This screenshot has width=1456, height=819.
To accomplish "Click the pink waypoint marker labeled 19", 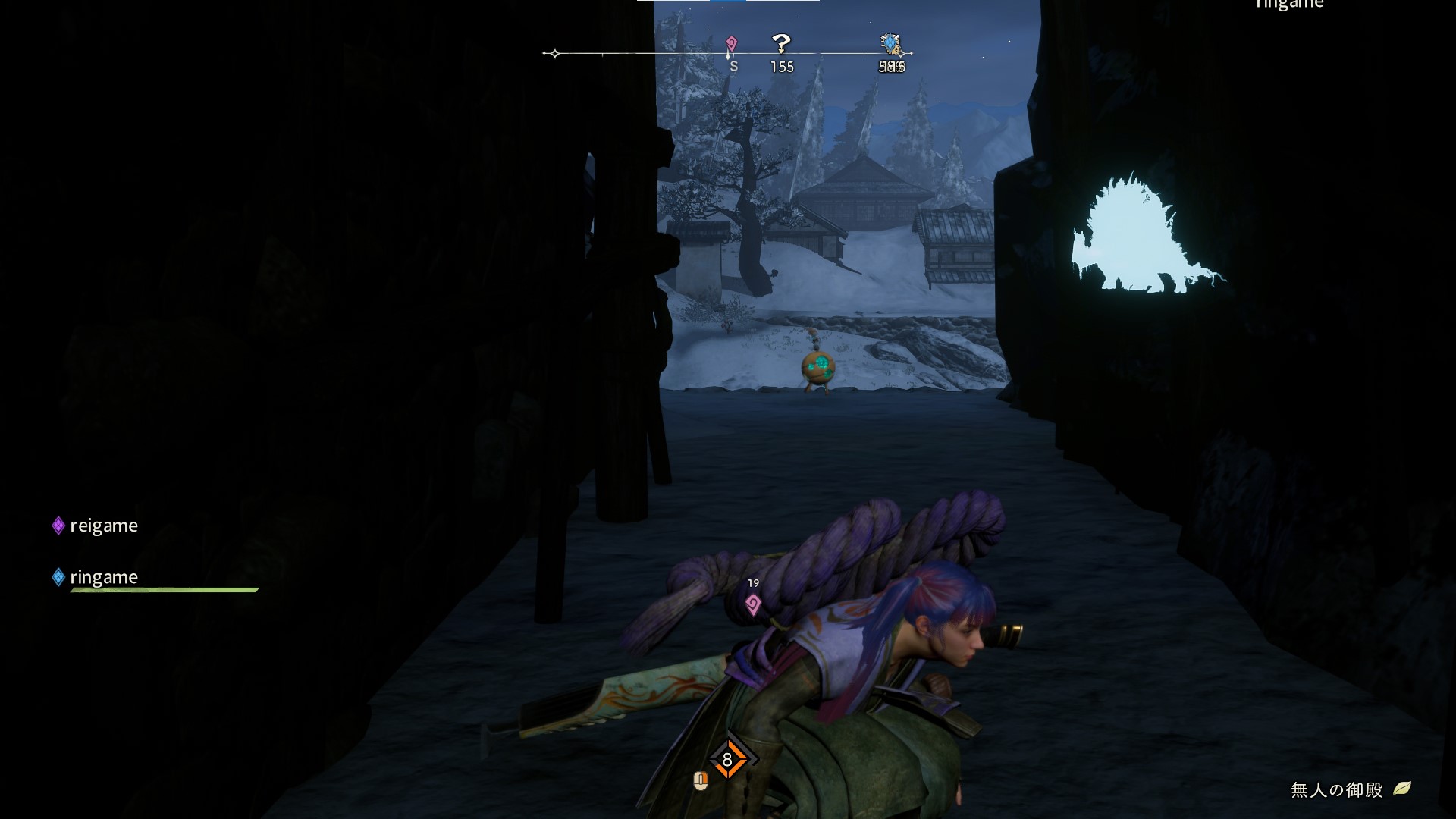I will 753,604.
